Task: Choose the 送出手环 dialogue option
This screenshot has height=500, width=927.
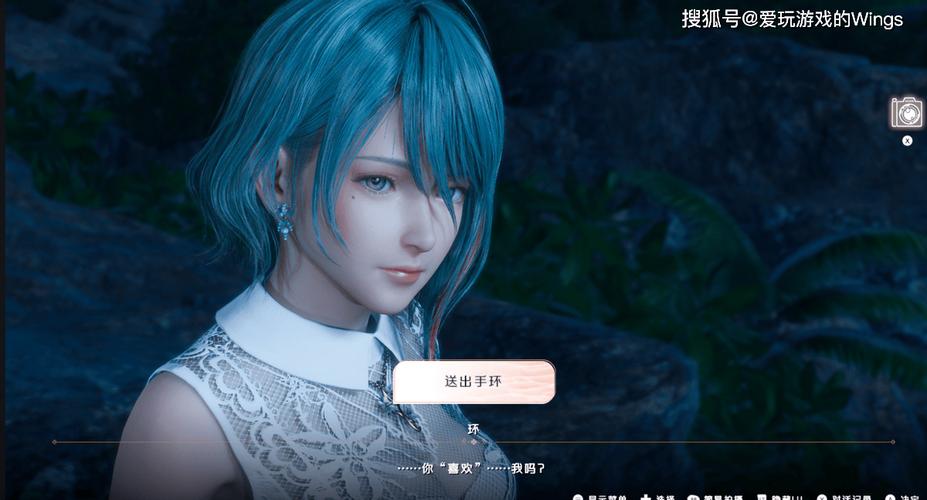Action: [474, 382]
